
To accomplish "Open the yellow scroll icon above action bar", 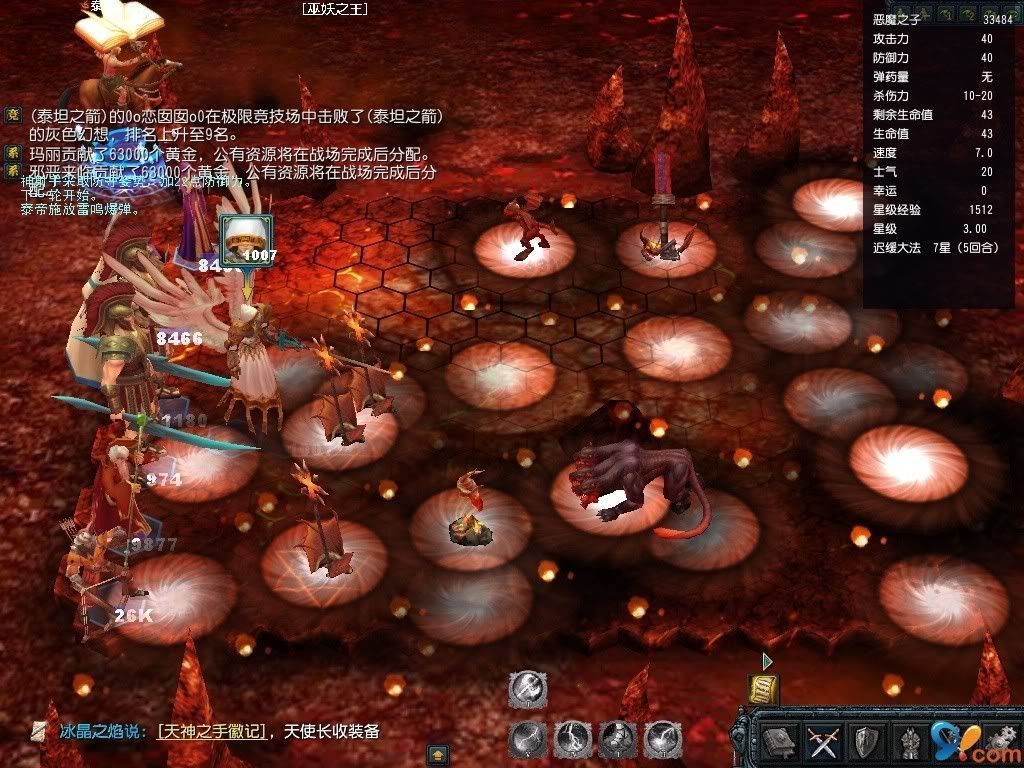I will tap(763, 689).
